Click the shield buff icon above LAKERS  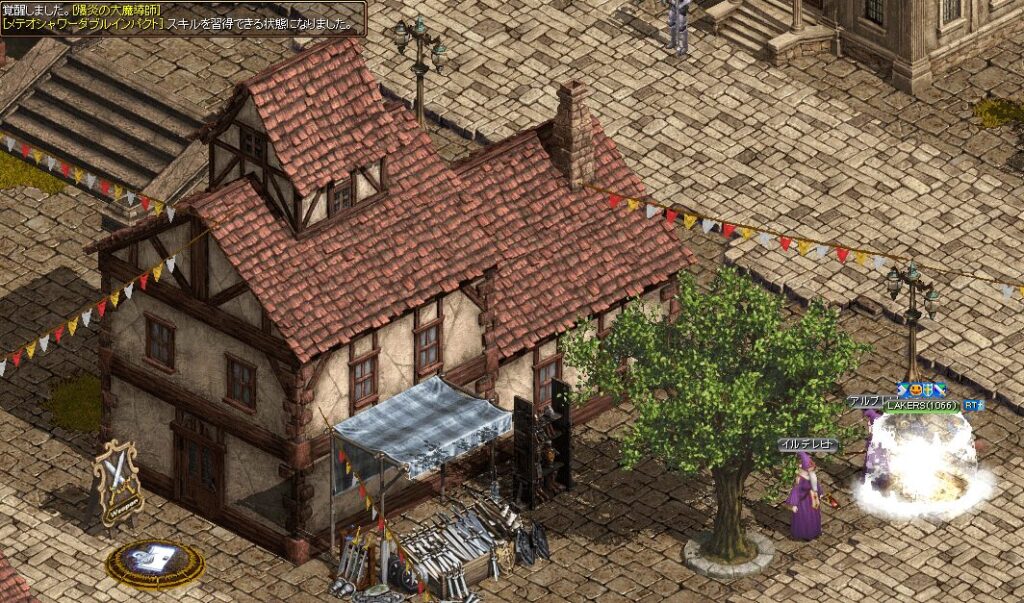point(927,390)
